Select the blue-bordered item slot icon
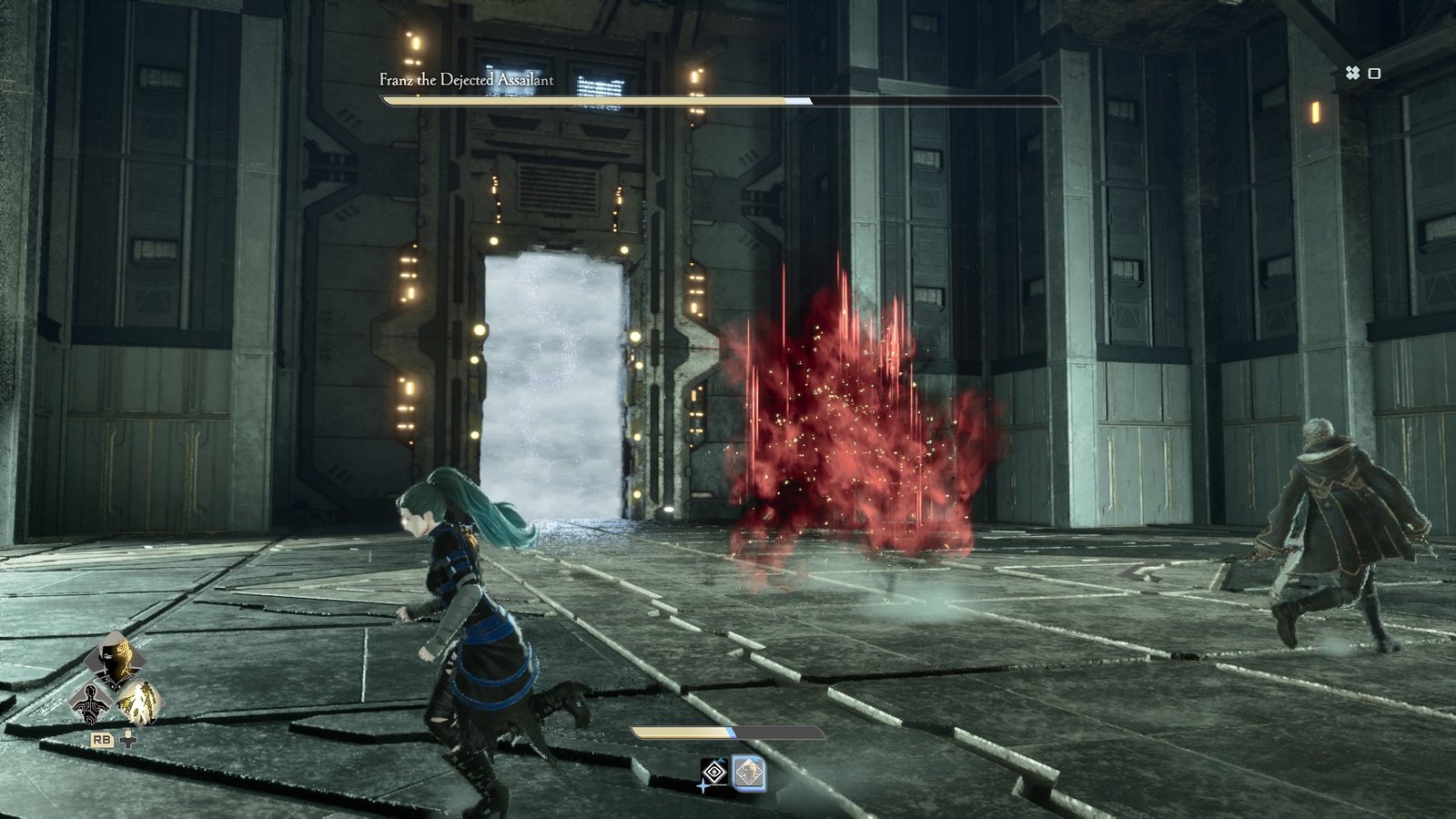Screen dimensions: 1456x819 [750, 772]
